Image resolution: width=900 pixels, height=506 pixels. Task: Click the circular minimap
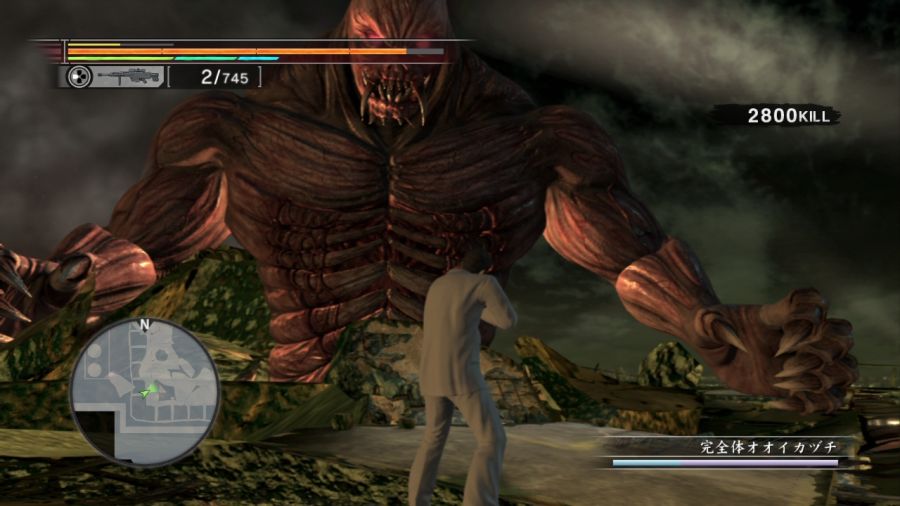145,393
